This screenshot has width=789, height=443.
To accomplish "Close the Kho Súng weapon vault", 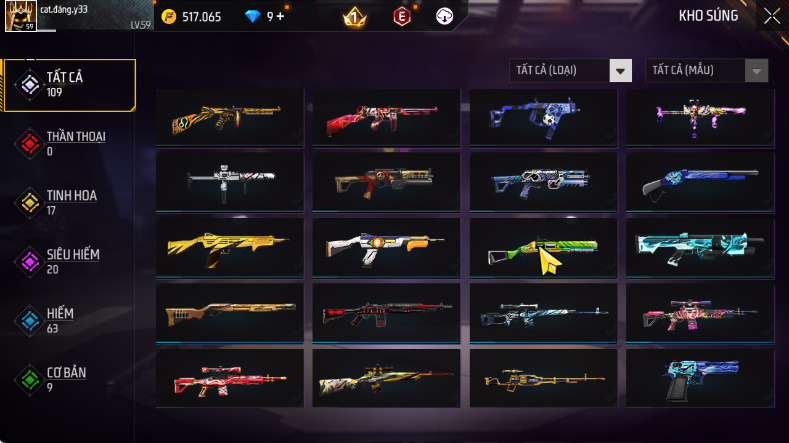I will pos(772,15).
